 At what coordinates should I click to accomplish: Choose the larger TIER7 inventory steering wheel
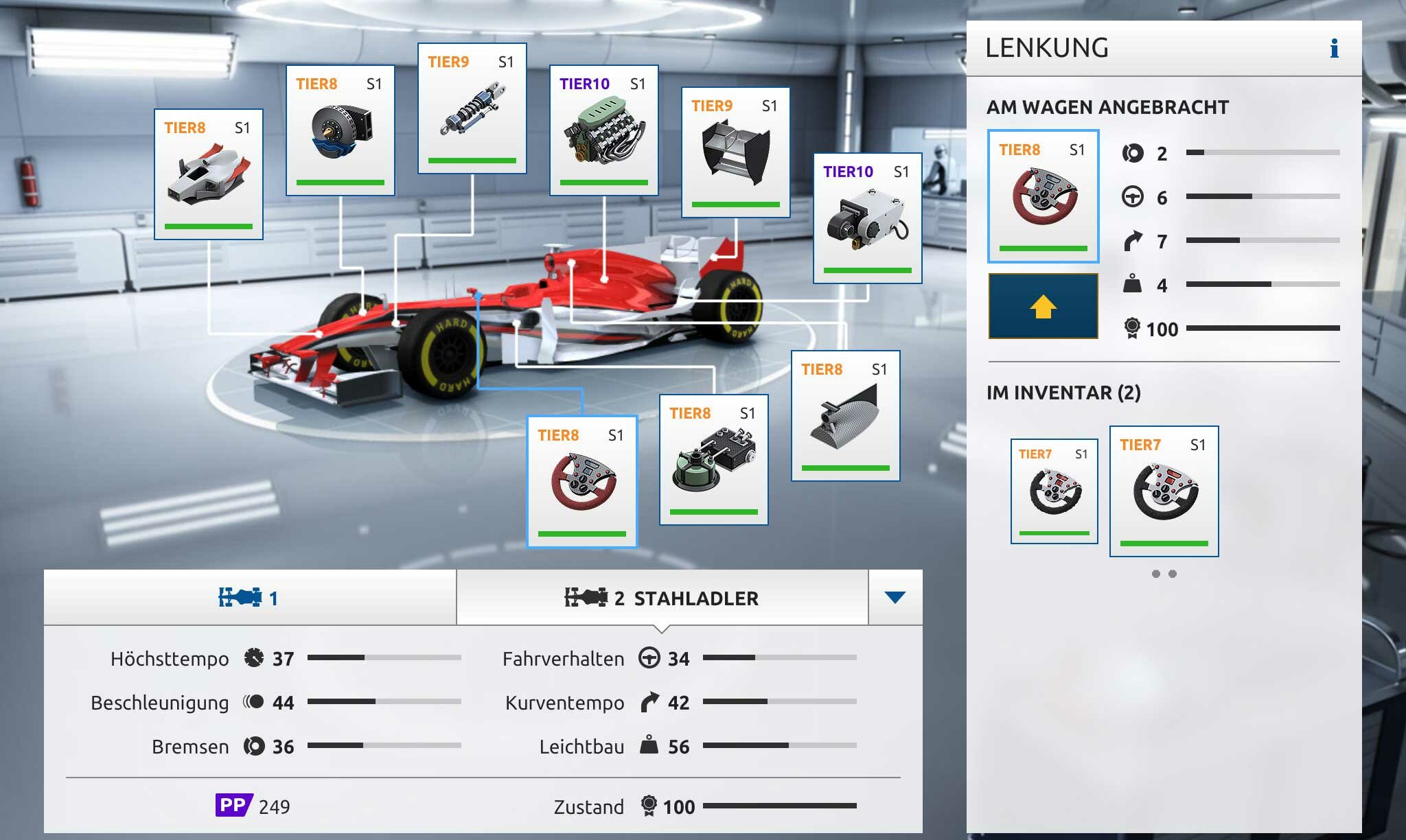pos(1164,491)
